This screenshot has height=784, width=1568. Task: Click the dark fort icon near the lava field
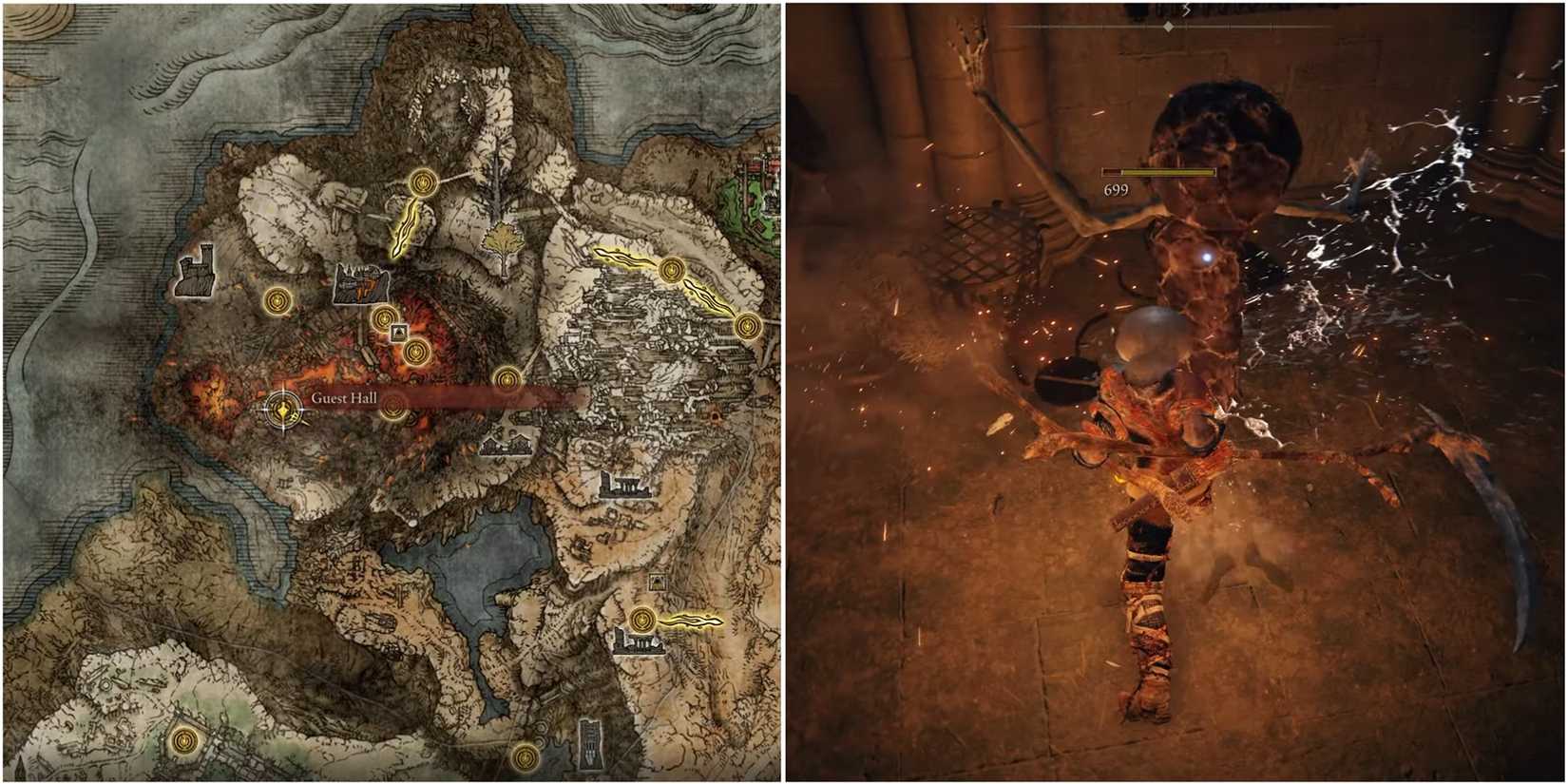coord(362,281)
